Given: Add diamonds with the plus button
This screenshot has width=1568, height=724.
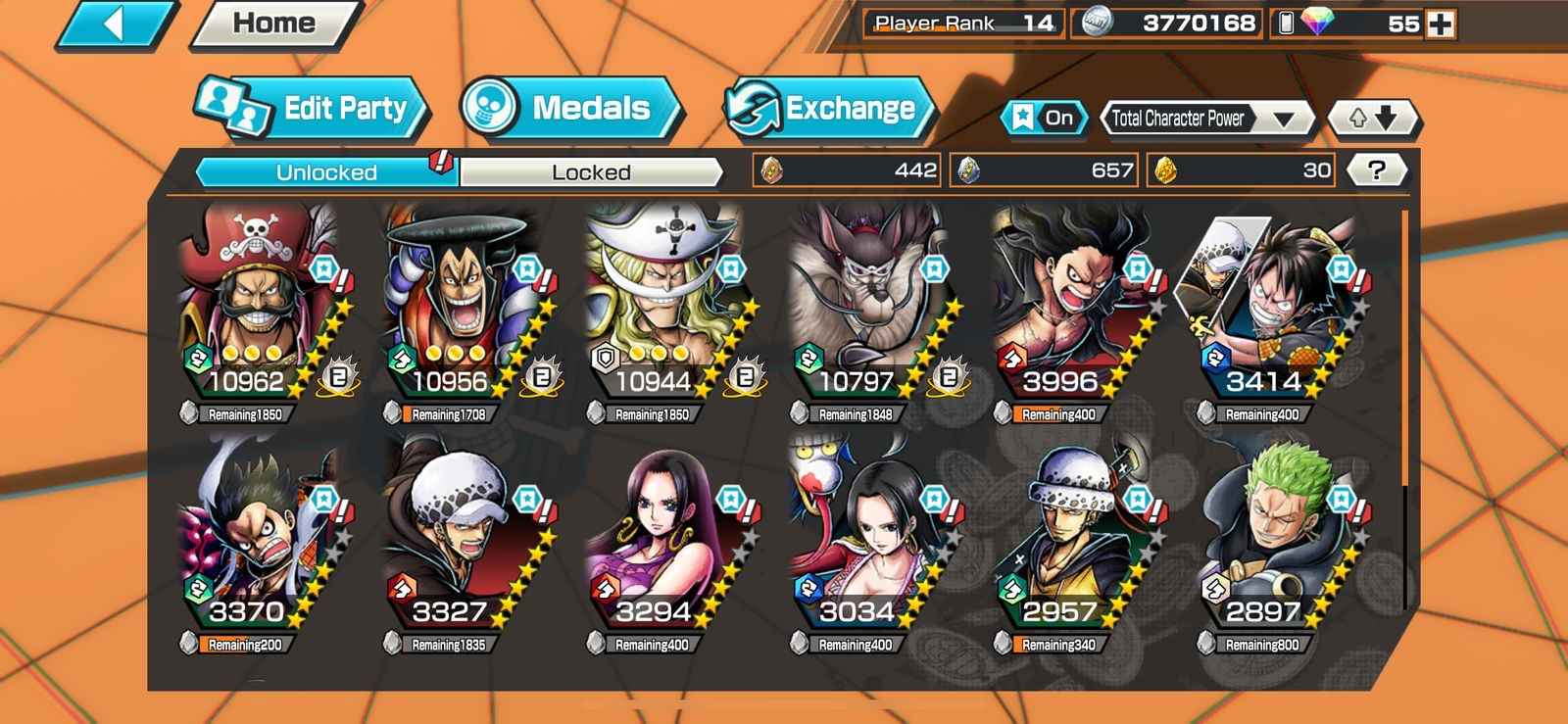Looking at the screenshot, I should tap(1441, 24).
